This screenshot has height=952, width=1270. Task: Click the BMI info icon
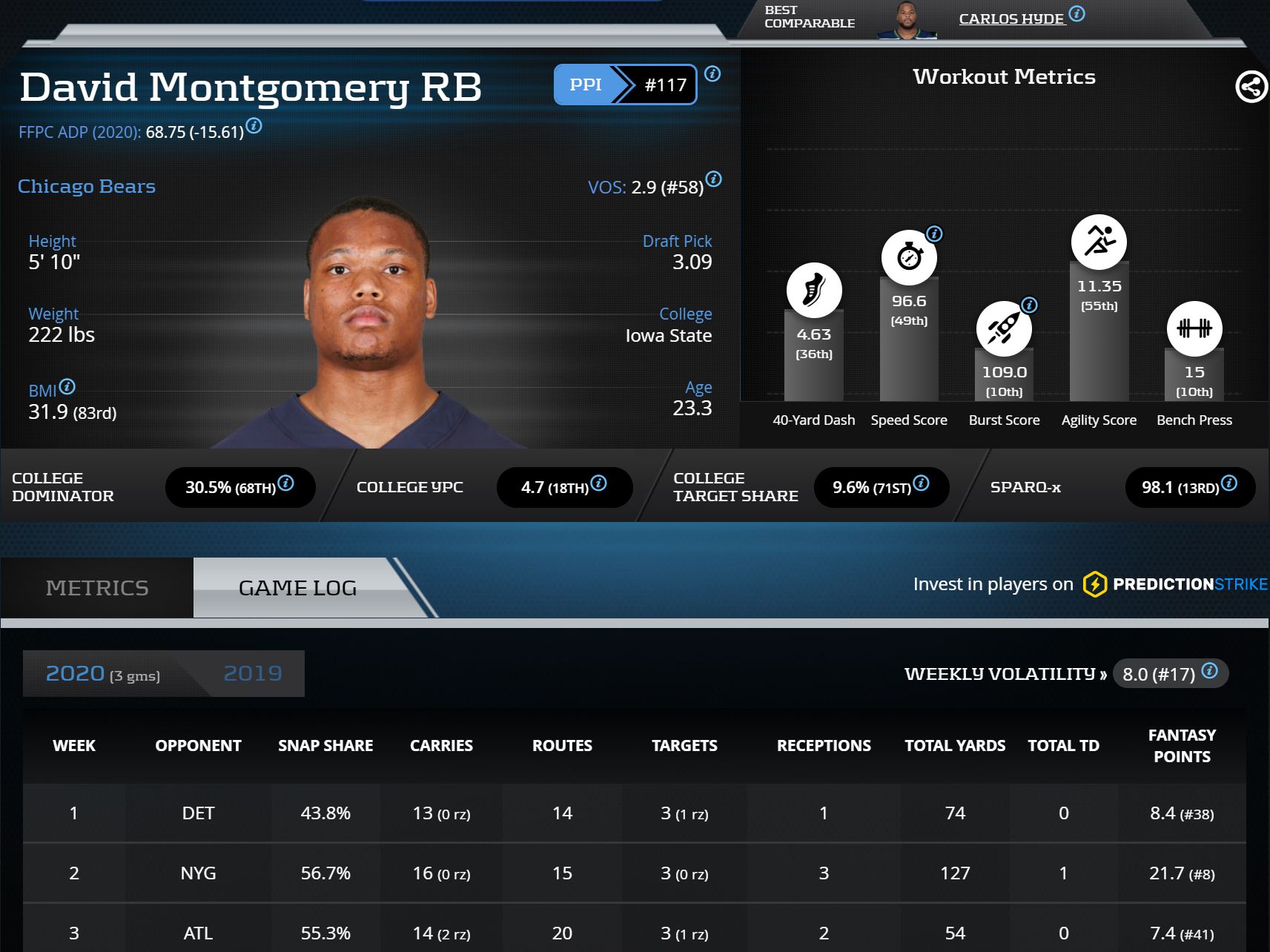point(67,386)
